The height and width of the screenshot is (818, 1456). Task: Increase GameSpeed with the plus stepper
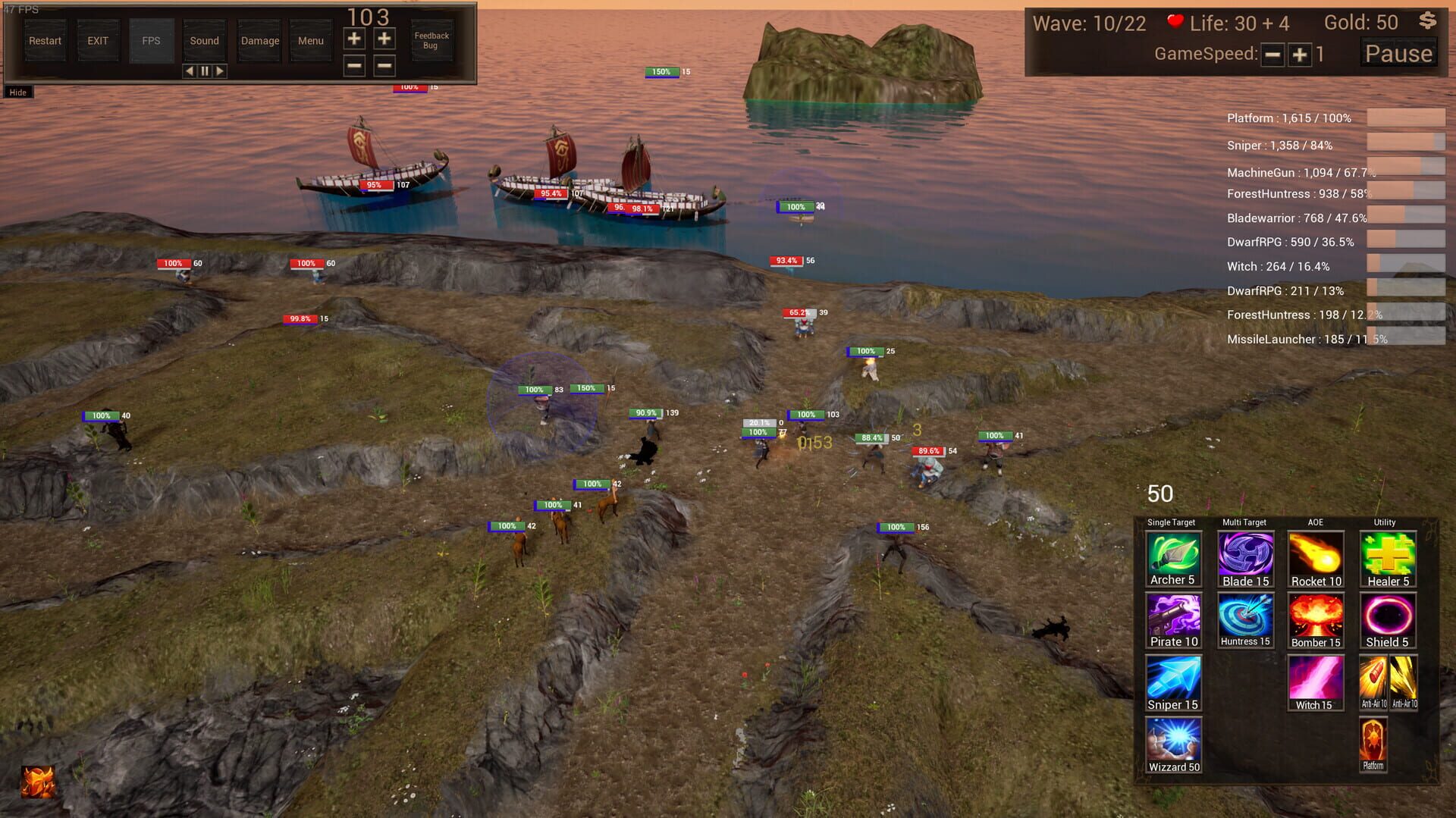[x=1299, y=54]
